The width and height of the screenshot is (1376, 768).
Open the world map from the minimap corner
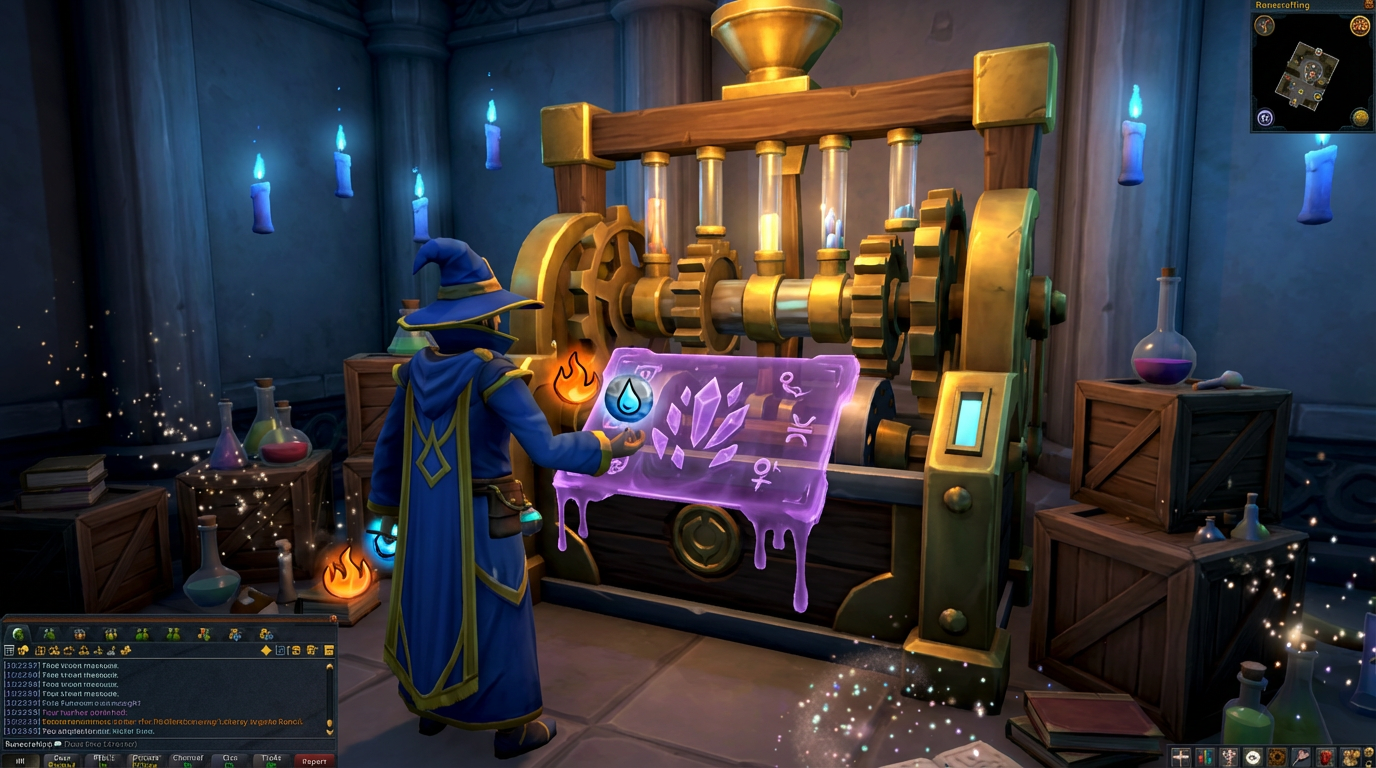[1360, 117]
